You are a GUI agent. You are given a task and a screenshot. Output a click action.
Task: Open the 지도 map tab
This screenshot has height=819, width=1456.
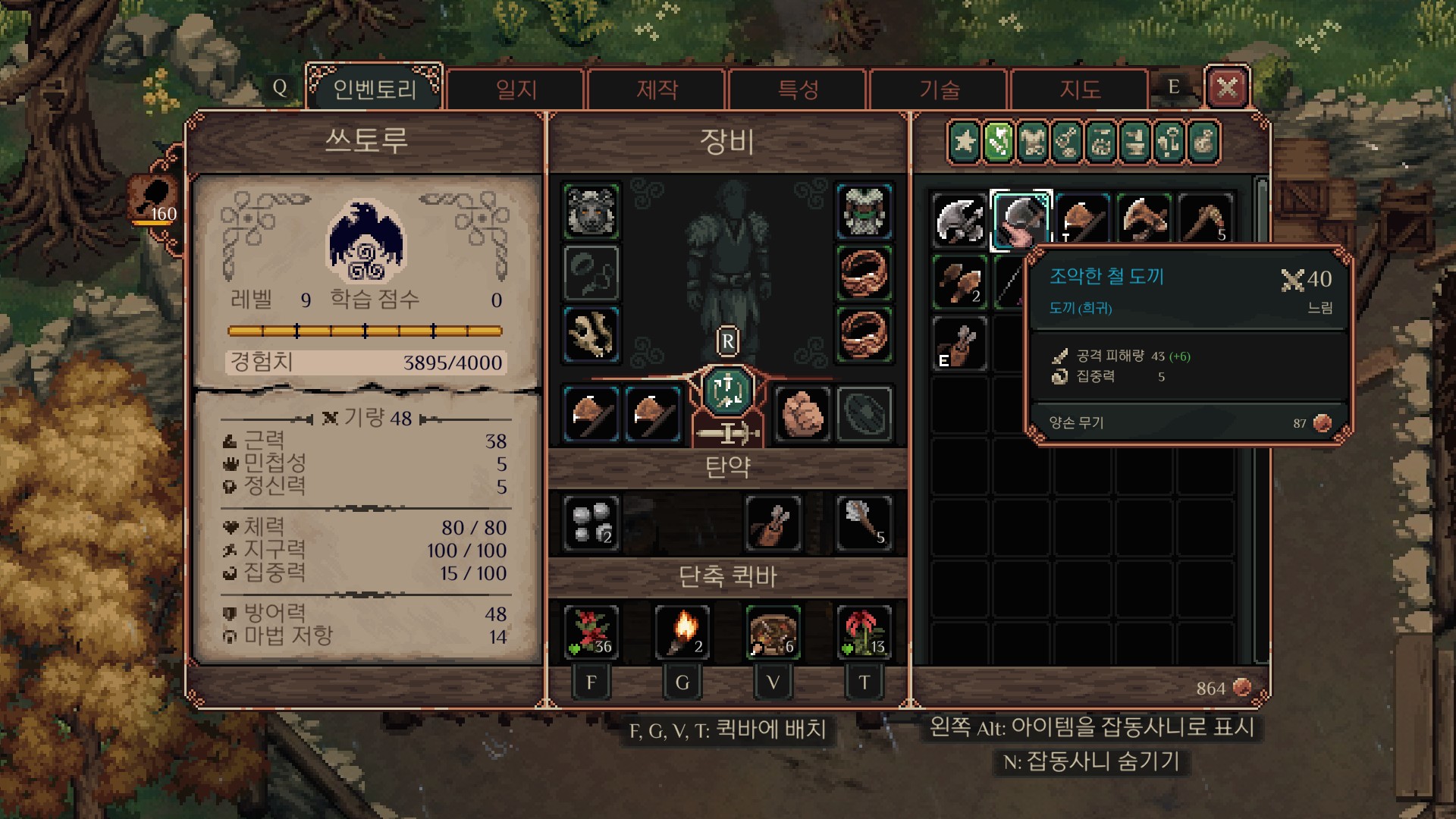coord(1080,89)
